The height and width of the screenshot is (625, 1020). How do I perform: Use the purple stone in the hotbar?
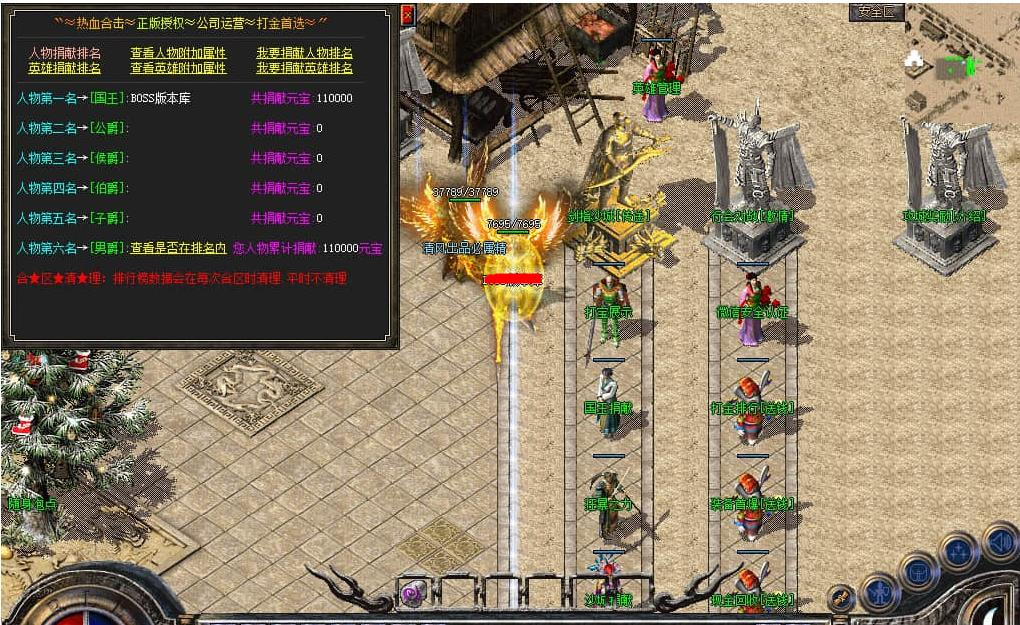pos(411,594)
